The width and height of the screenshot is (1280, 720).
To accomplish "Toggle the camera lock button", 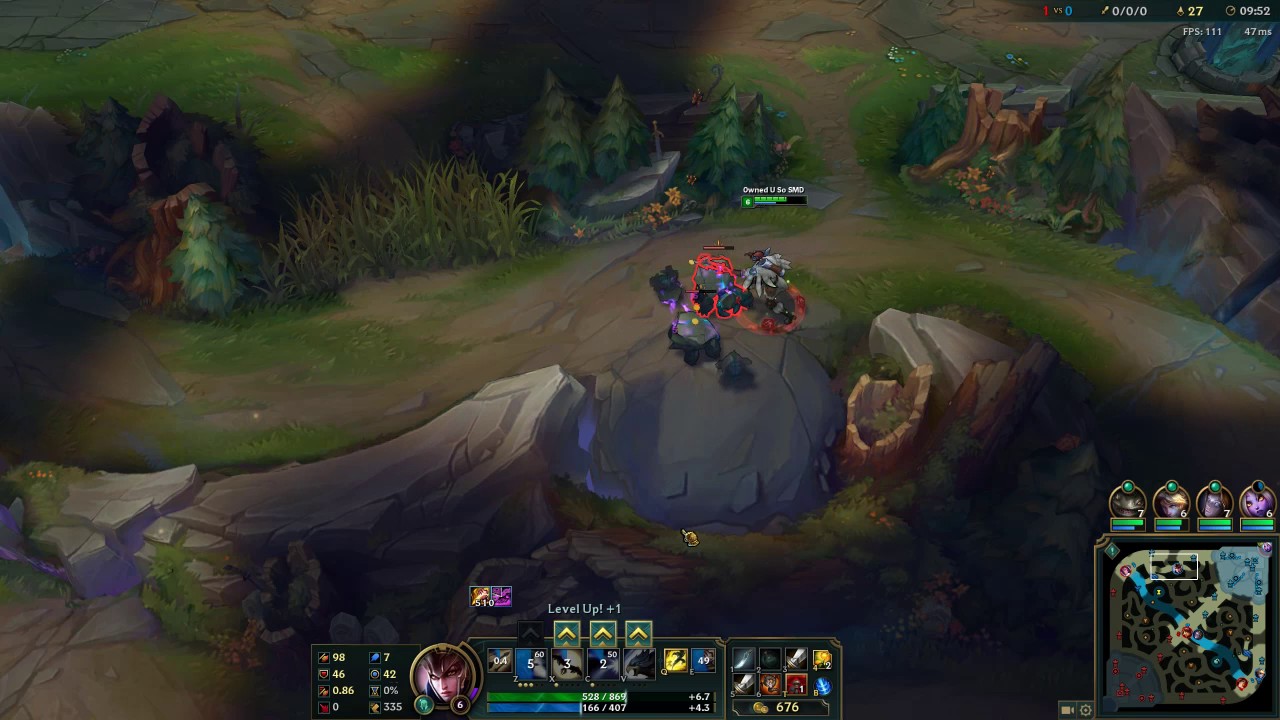I will (1067, 710).
